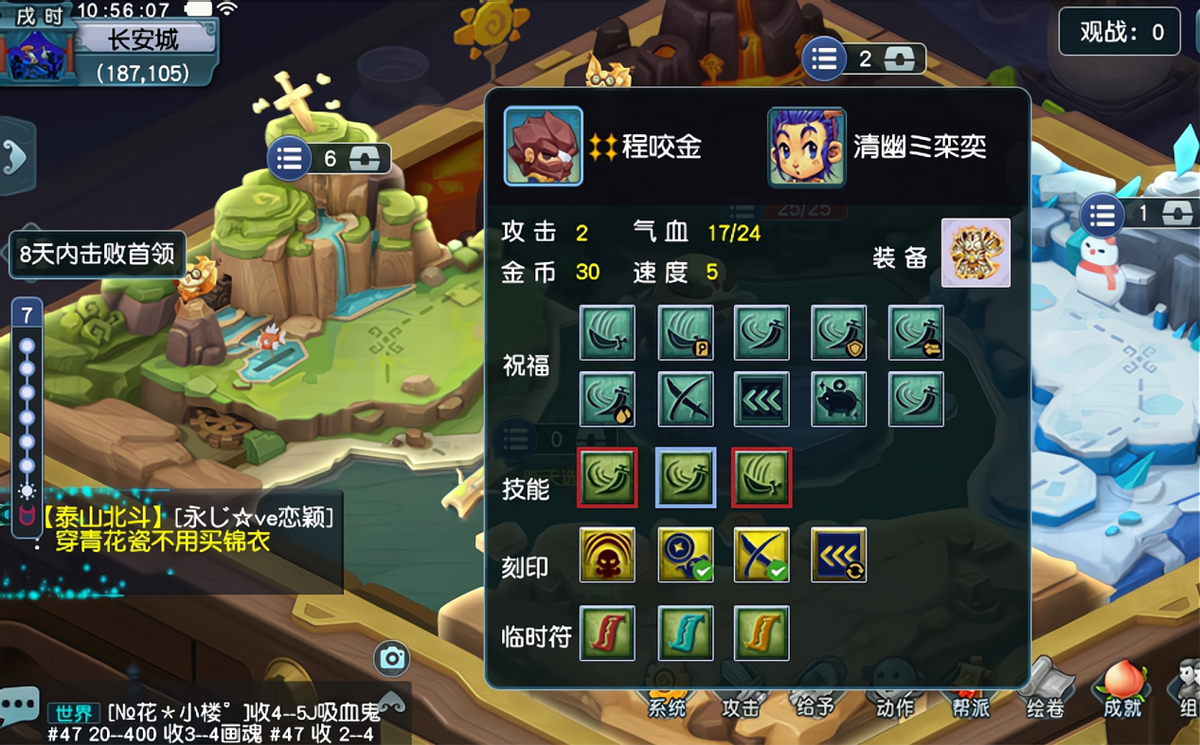Screen dimensions: 1200x745
Task: Tap the 观战 spectator counter
Action: coord(1120,32)
